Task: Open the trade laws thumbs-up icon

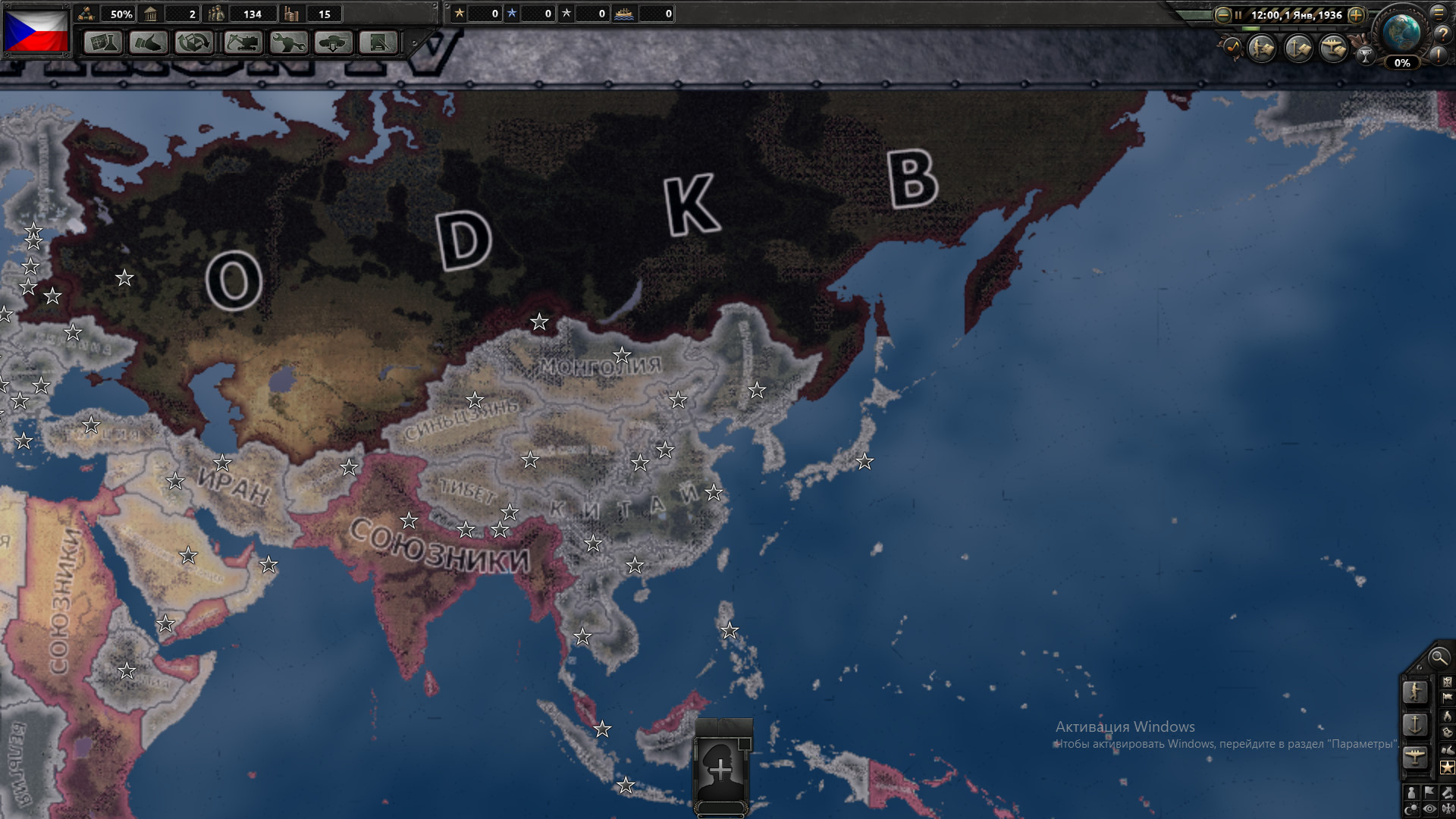Action: tap(149, 44)
